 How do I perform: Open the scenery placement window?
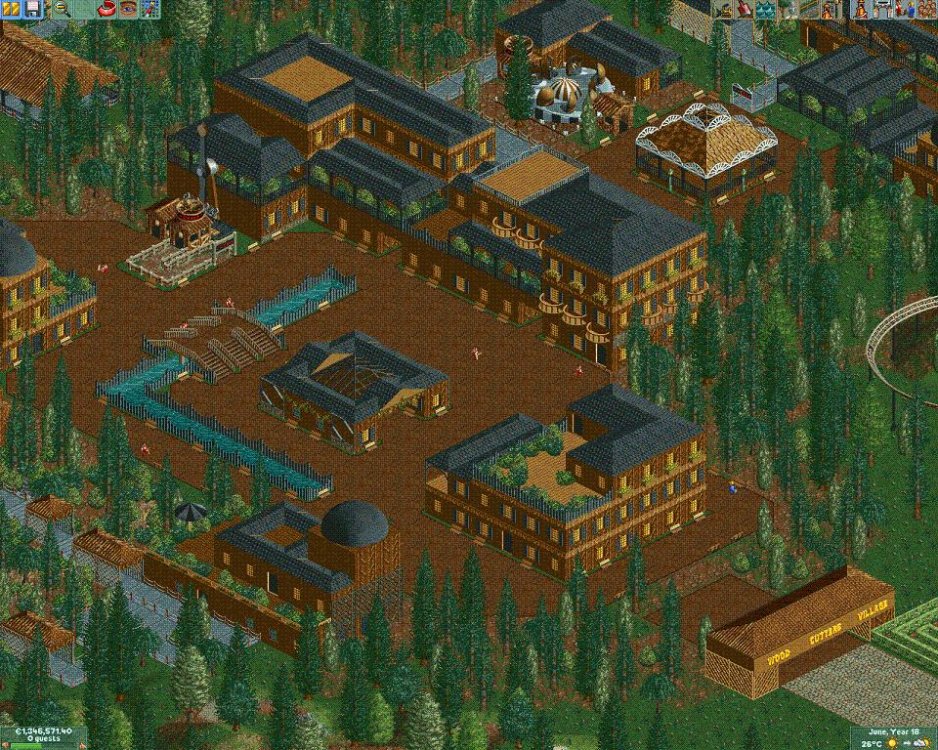pyautogui.click(x=788, y=9)
